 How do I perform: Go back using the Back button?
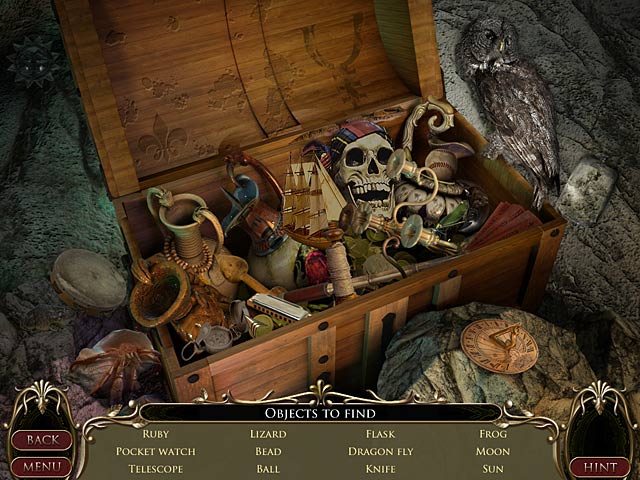click(x=41, y=440)
